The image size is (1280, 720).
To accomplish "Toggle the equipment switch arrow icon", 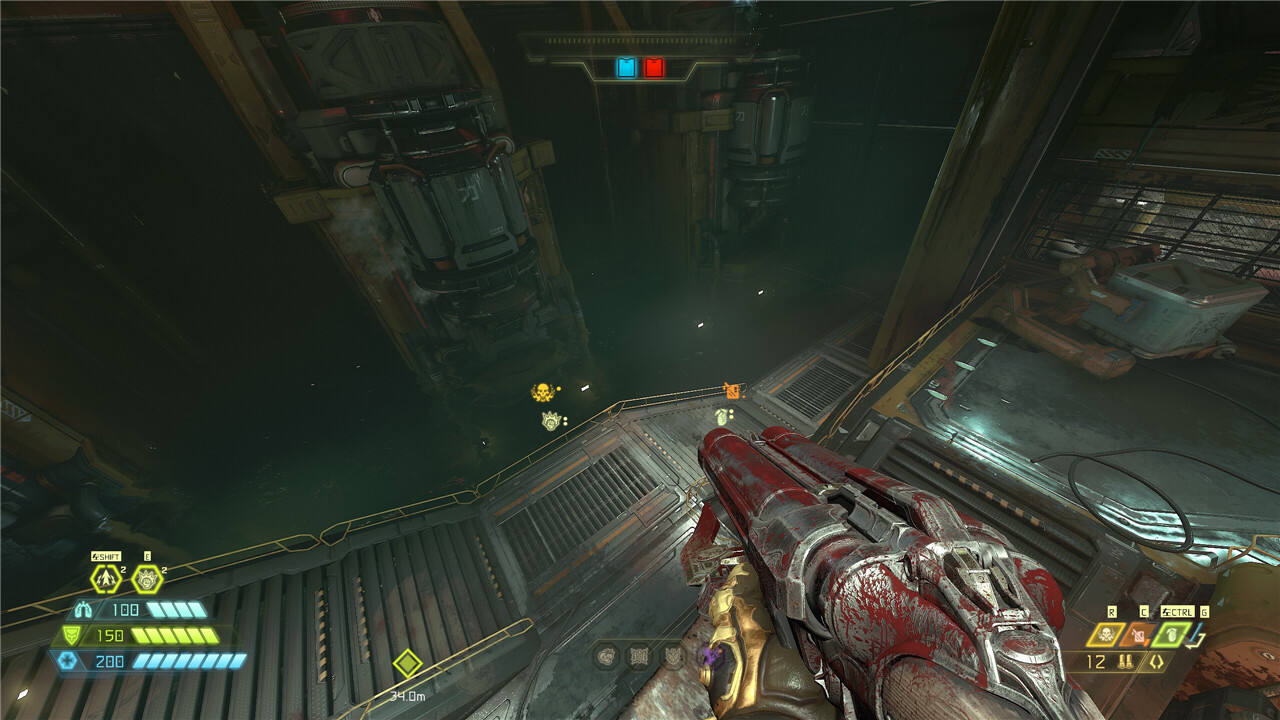I will (x=1197, y=637).
